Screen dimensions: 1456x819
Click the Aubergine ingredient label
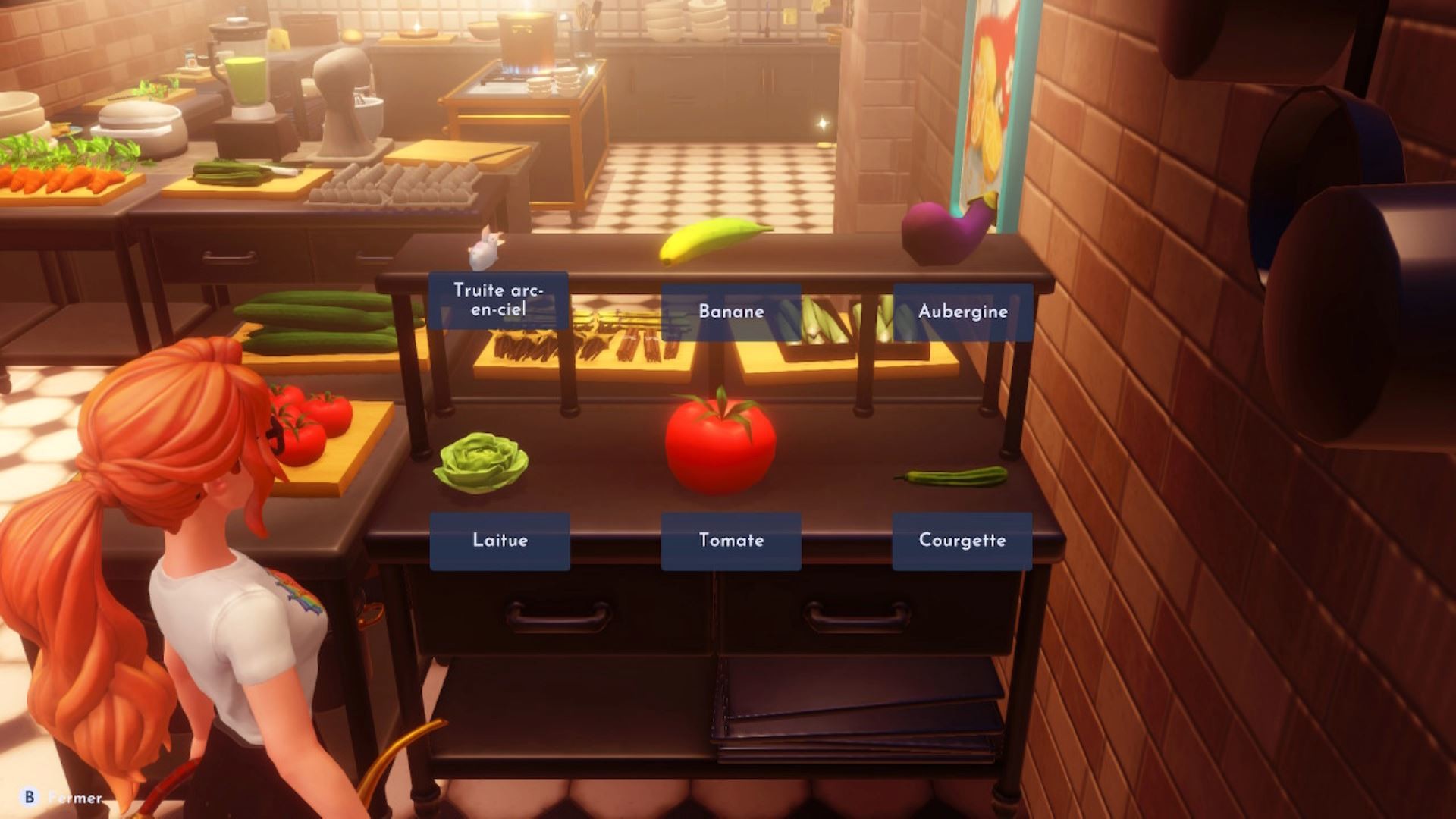click(x=964, y=311)
